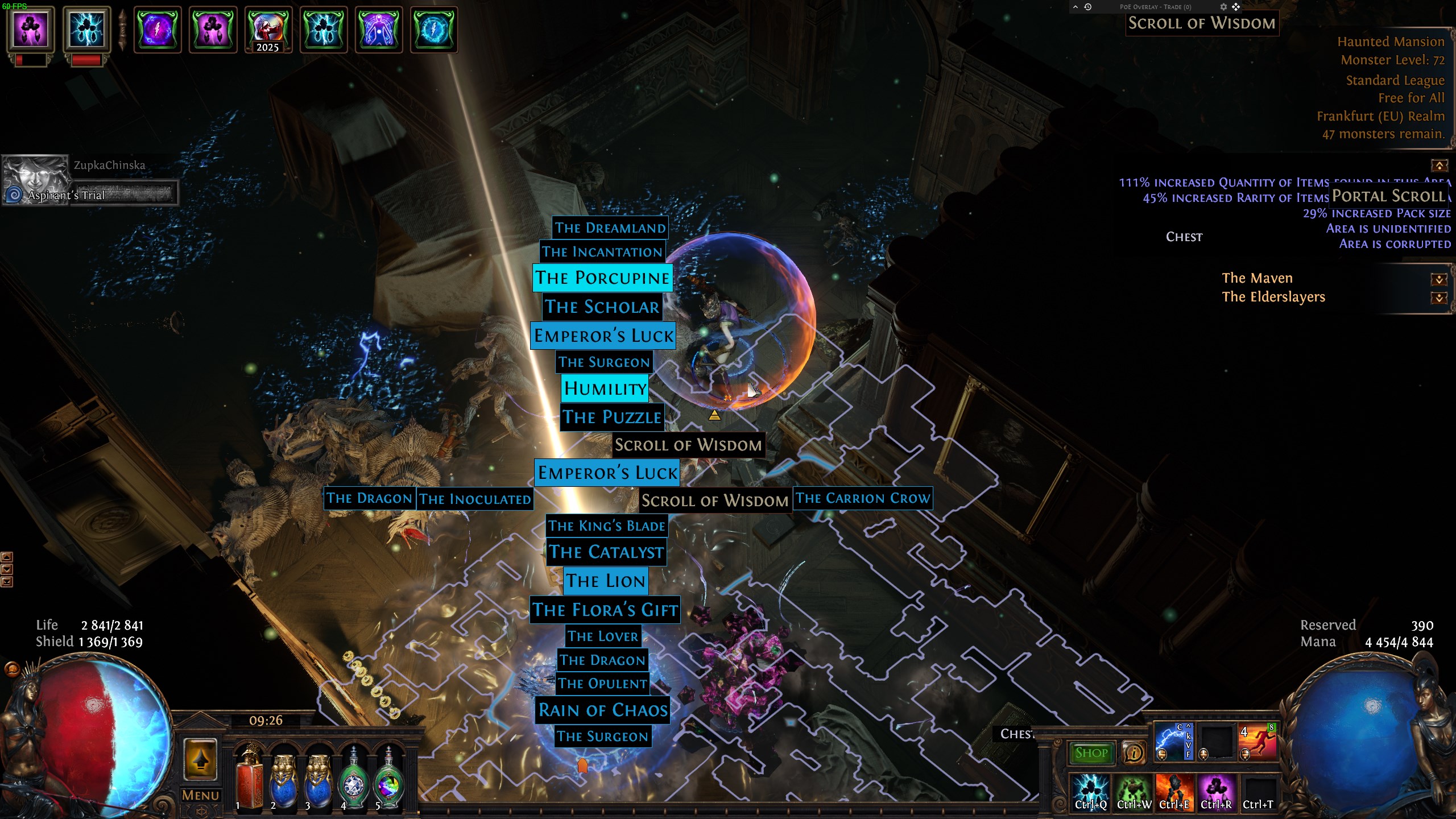Expand The Maven tracker entry
This screenshot has width=1456, height=819.
coord(1439,279)
